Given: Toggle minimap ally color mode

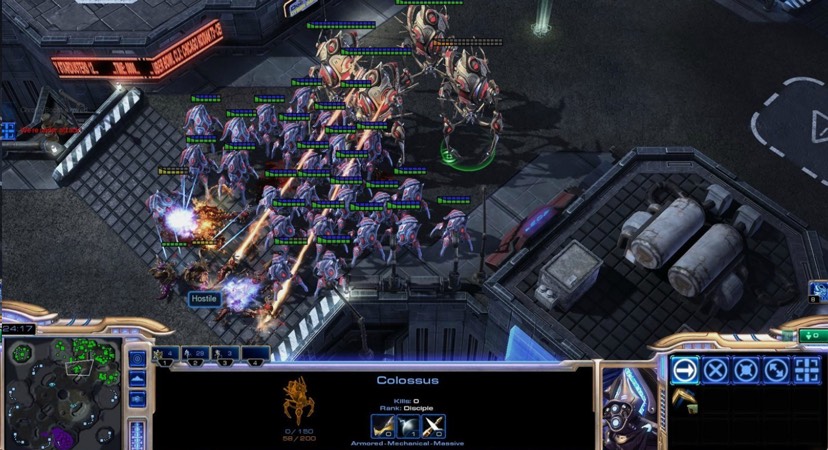Looking at the screenshot, I should point(137,400).
